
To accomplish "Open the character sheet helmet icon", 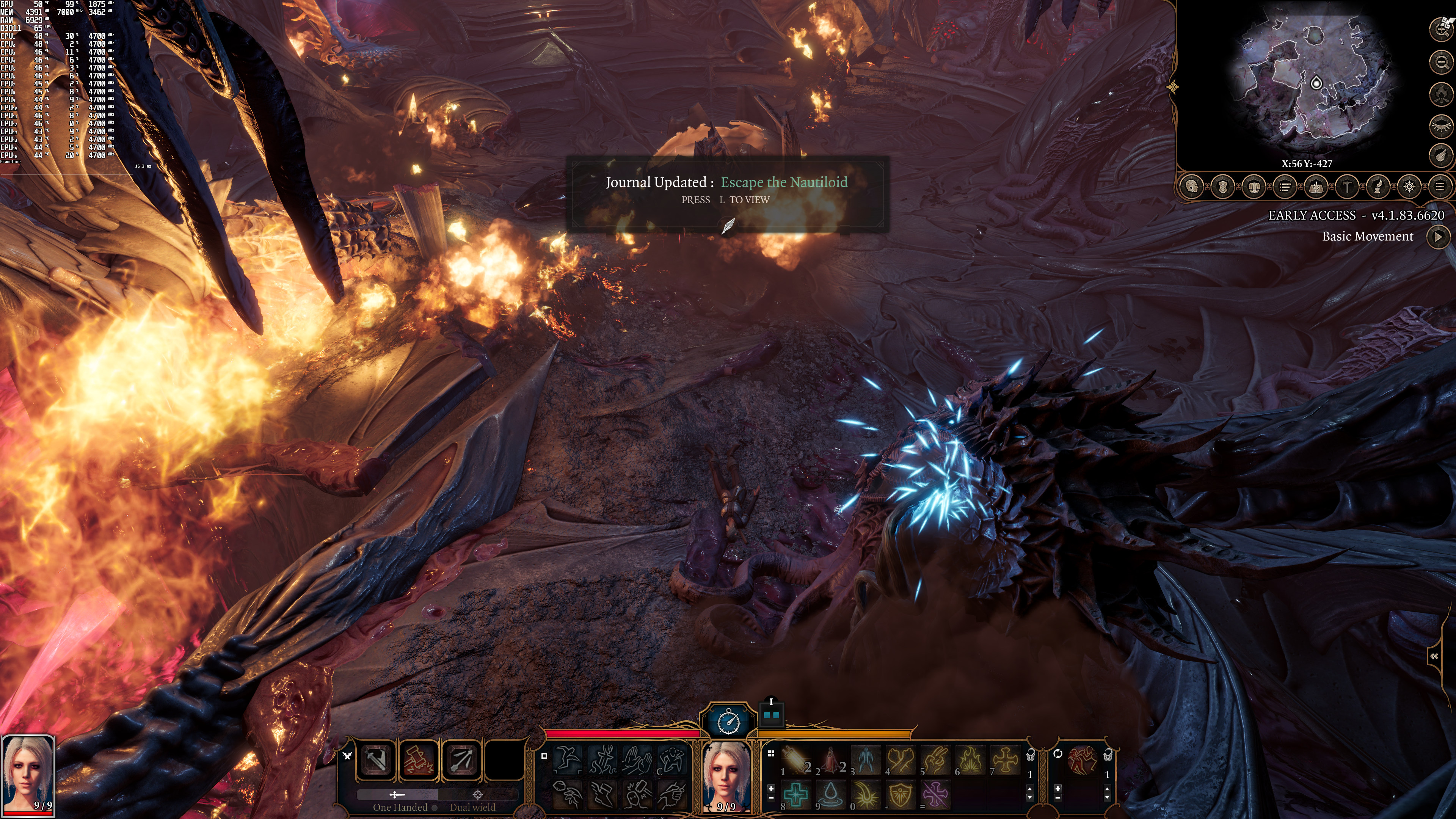I will coord(1192,187).
